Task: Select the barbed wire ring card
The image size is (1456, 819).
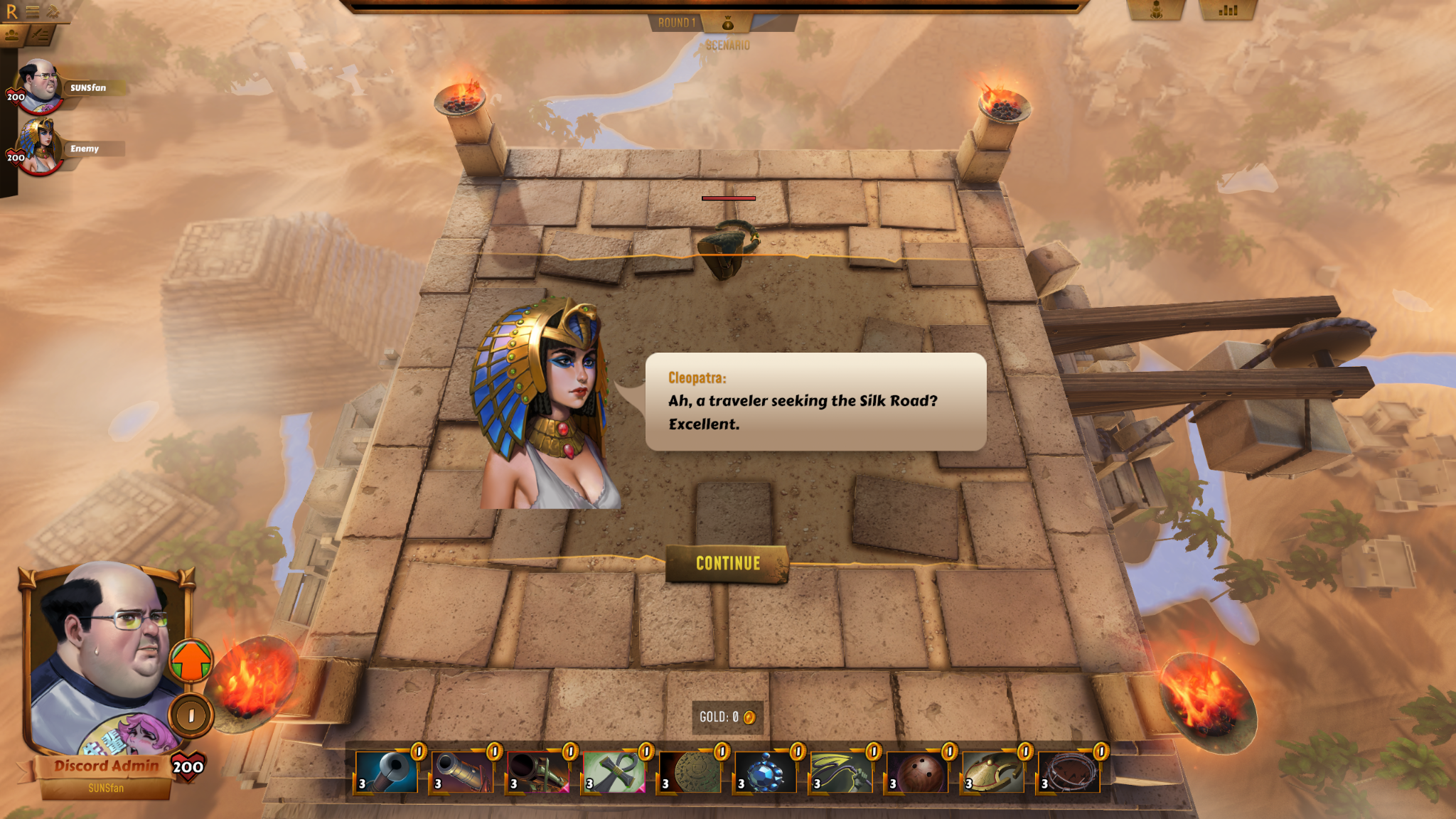Action: click(1068, 773)
